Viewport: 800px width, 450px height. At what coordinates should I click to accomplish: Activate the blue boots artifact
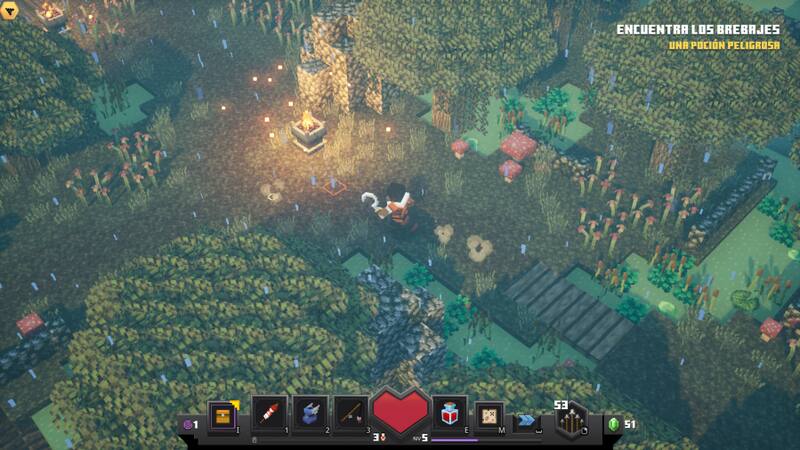[310, 413]
